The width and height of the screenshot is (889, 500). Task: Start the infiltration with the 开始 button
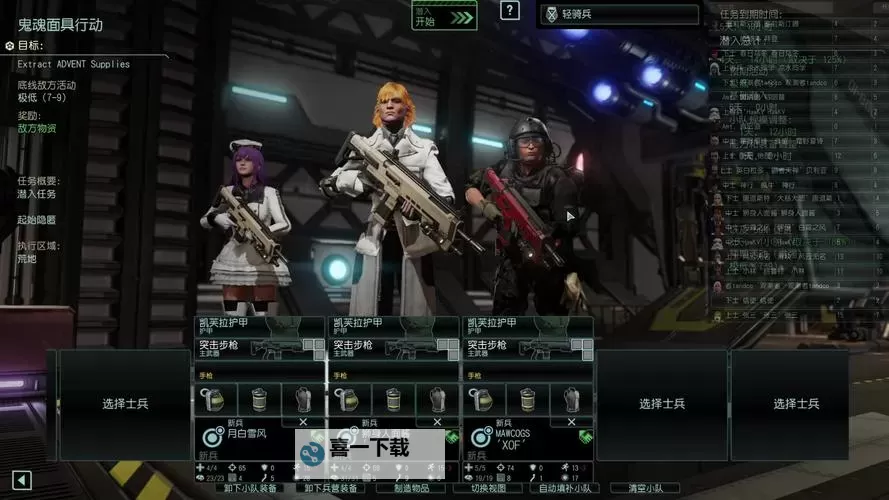coord(444,15)
